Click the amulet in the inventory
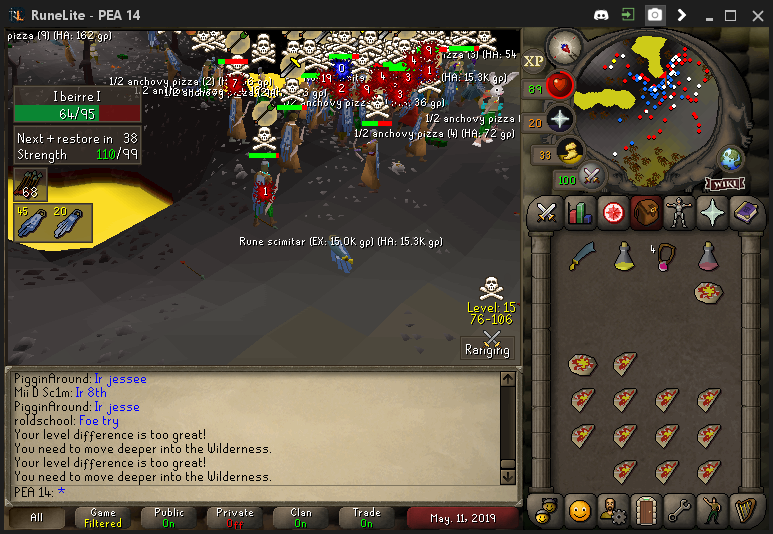773x534 pixels. (665, 257)
